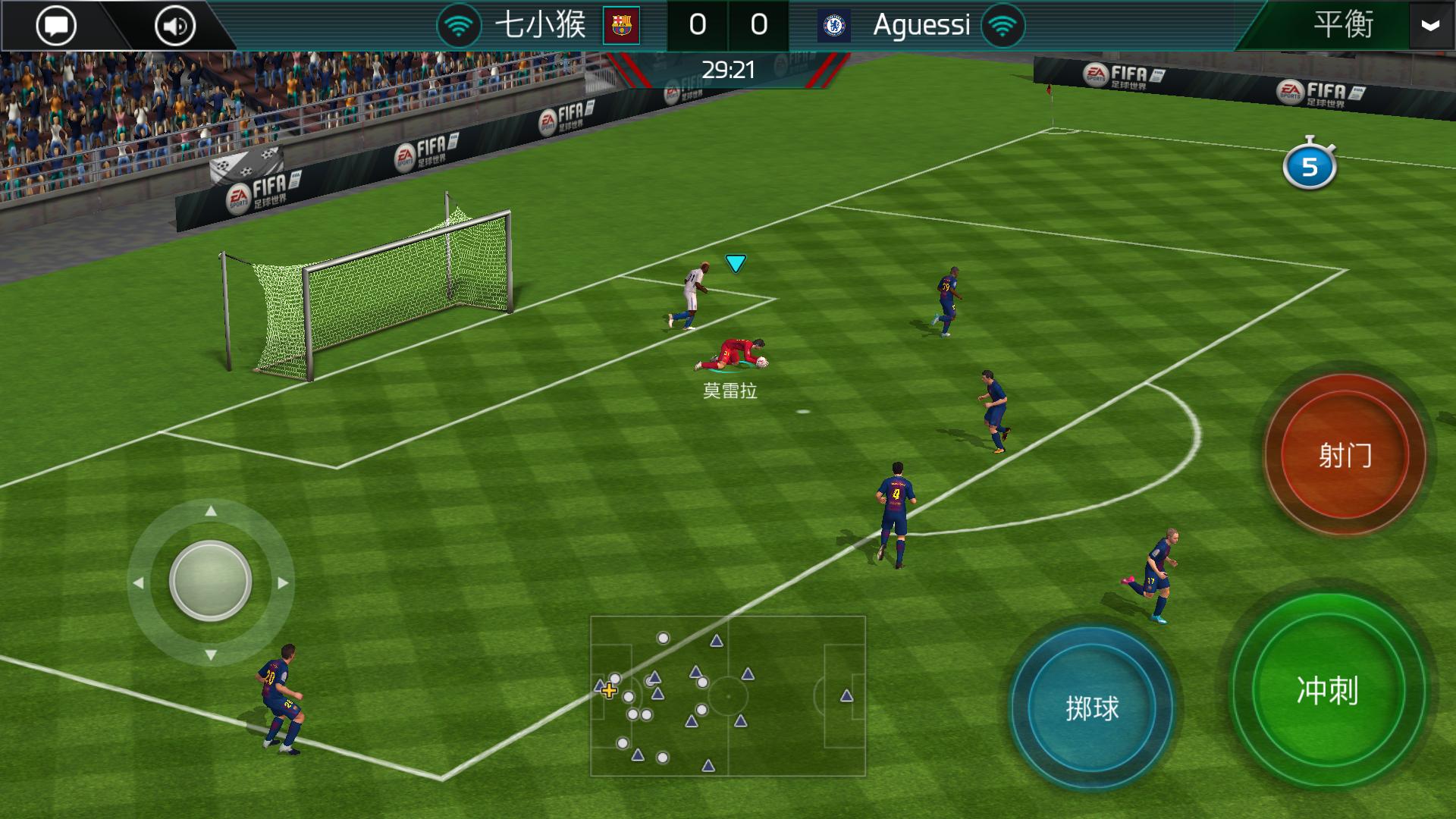
Task: Open the chat message icon
Action: (x=56, y=24)
